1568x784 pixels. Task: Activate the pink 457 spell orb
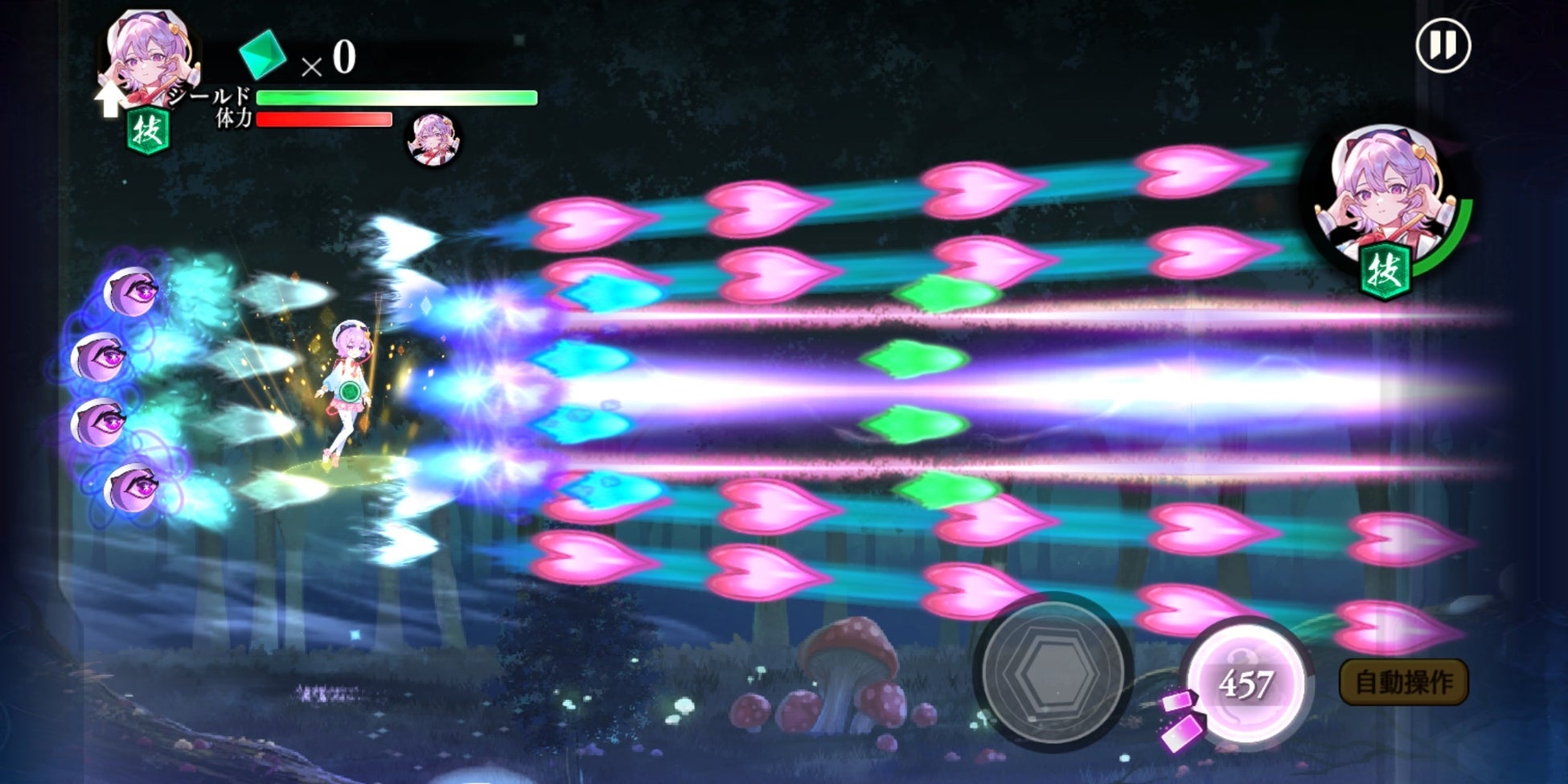(x=1246, y=683)
